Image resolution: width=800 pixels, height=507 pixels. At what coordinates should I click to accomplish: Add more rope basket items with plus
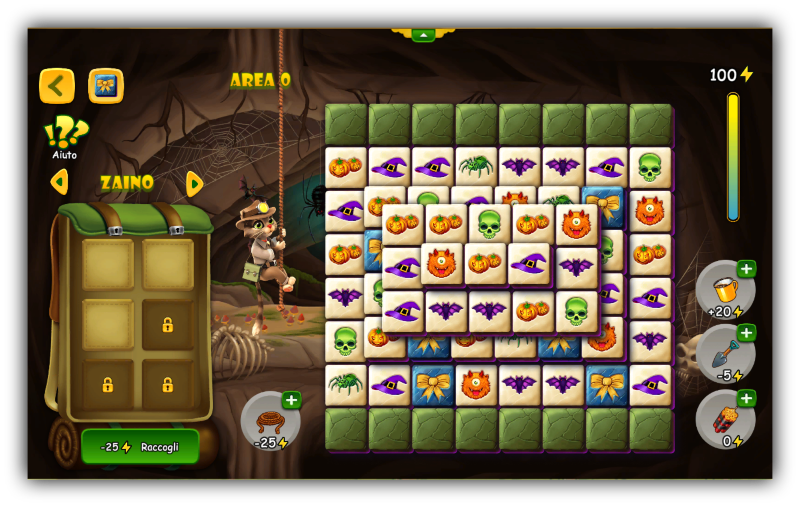tap(291, 400)
